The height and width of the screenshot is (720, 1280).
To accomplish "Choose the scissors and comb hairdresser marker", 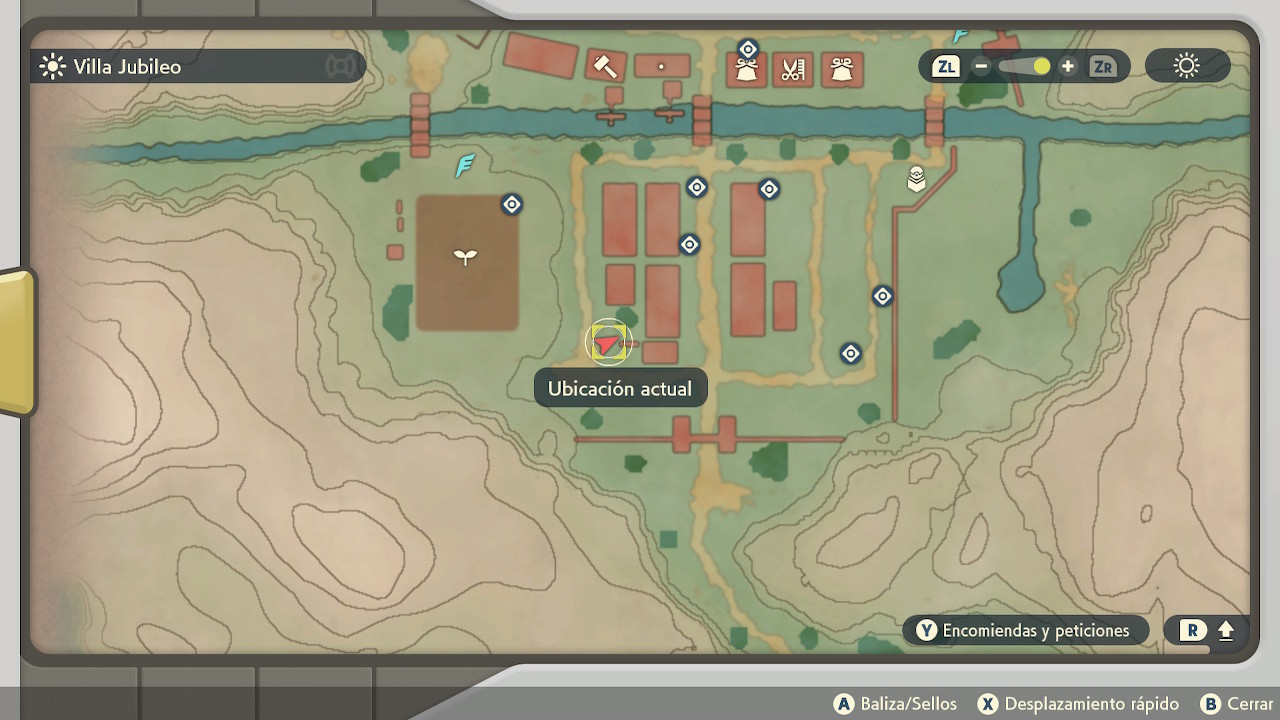I will (793, 70).
